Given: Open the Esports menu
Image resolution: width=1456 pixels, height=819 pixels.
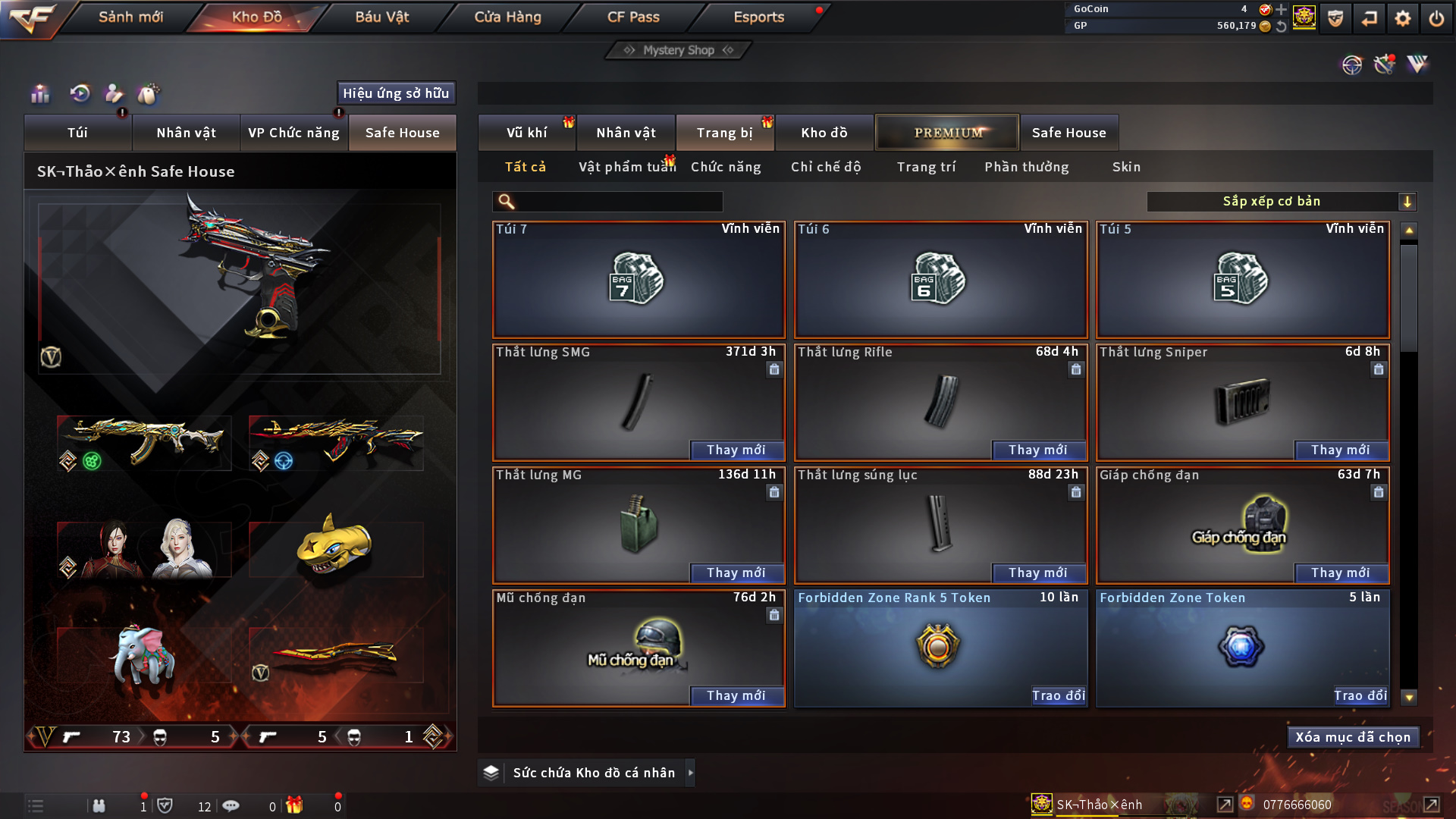Looking at the screenshot, I should [x=758, y=17].
